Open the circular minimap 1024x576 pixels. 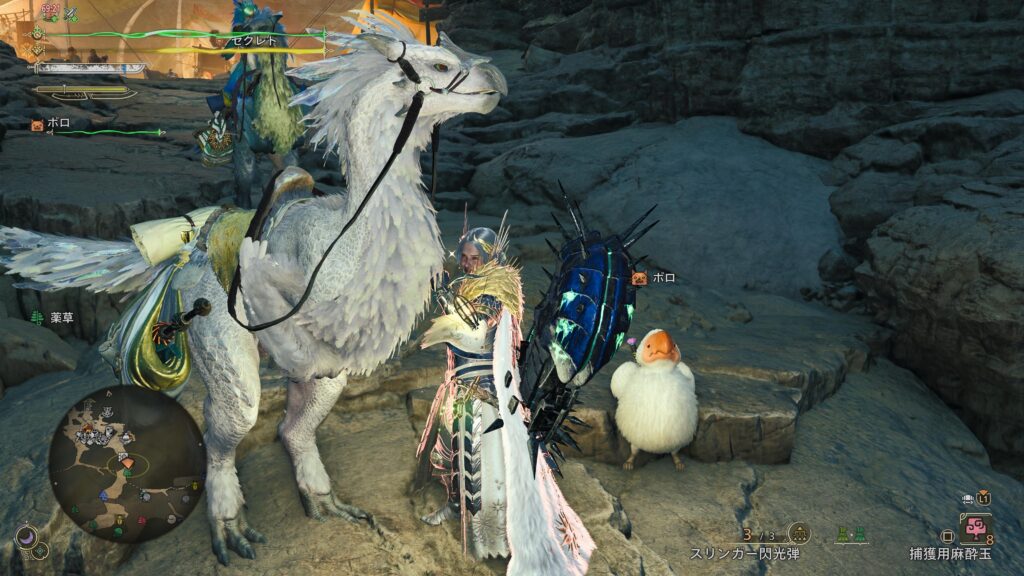tap(127, 464)
